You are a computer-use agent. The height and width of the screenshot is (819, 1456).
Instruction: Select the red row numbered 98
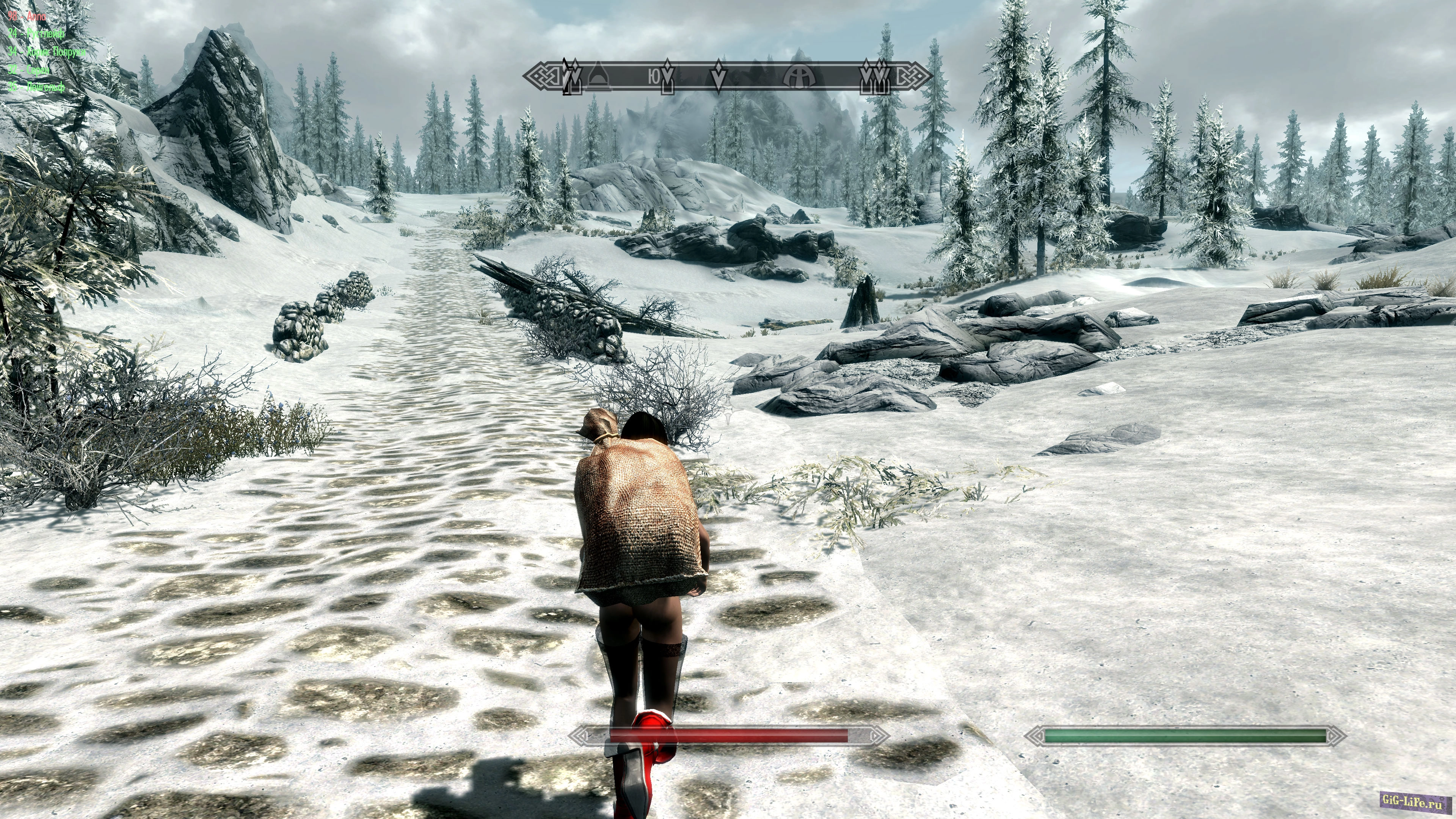tap(27, 16)
